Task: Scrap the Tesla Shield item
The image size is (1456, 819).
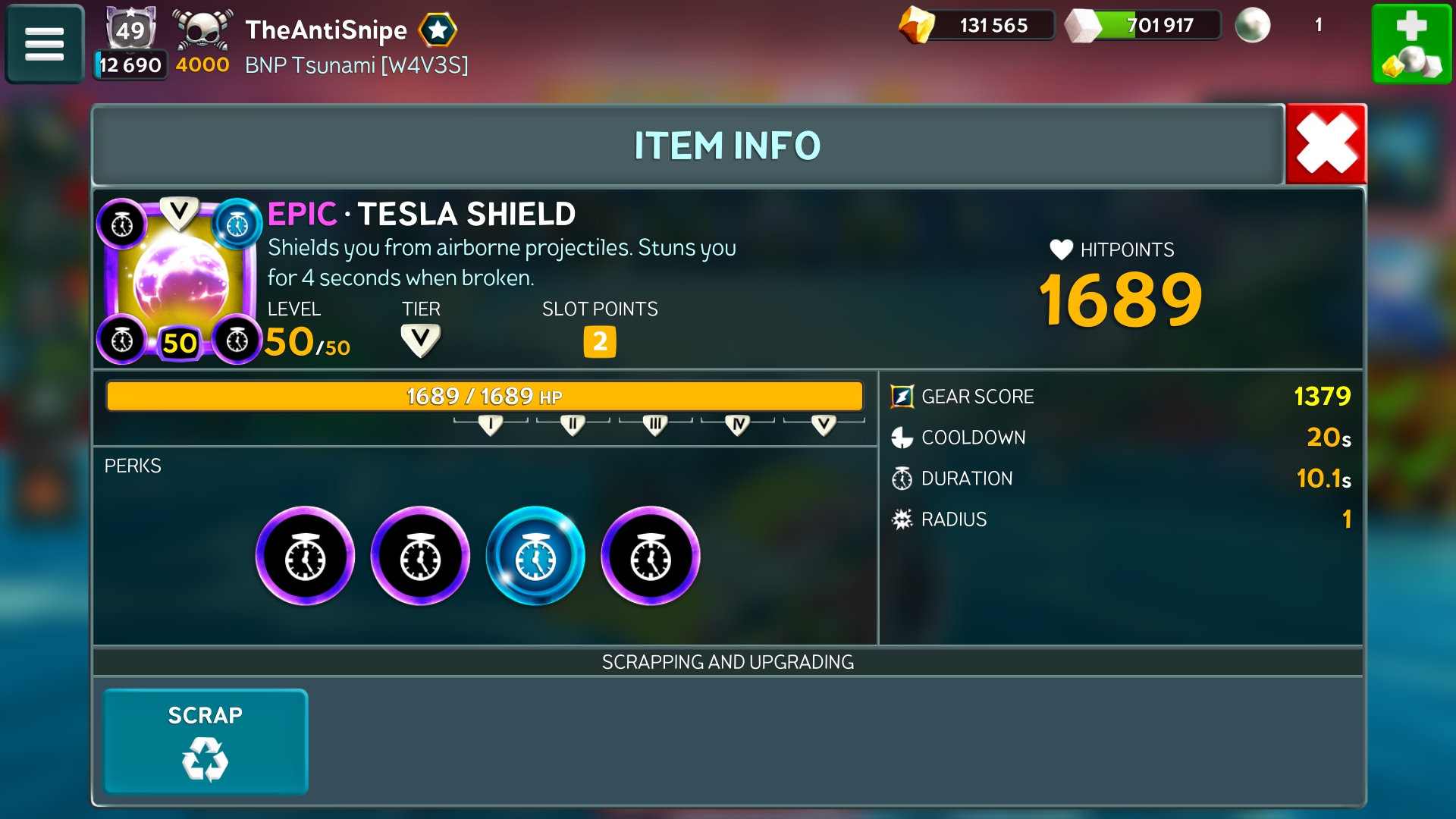Action: (206, 741)
